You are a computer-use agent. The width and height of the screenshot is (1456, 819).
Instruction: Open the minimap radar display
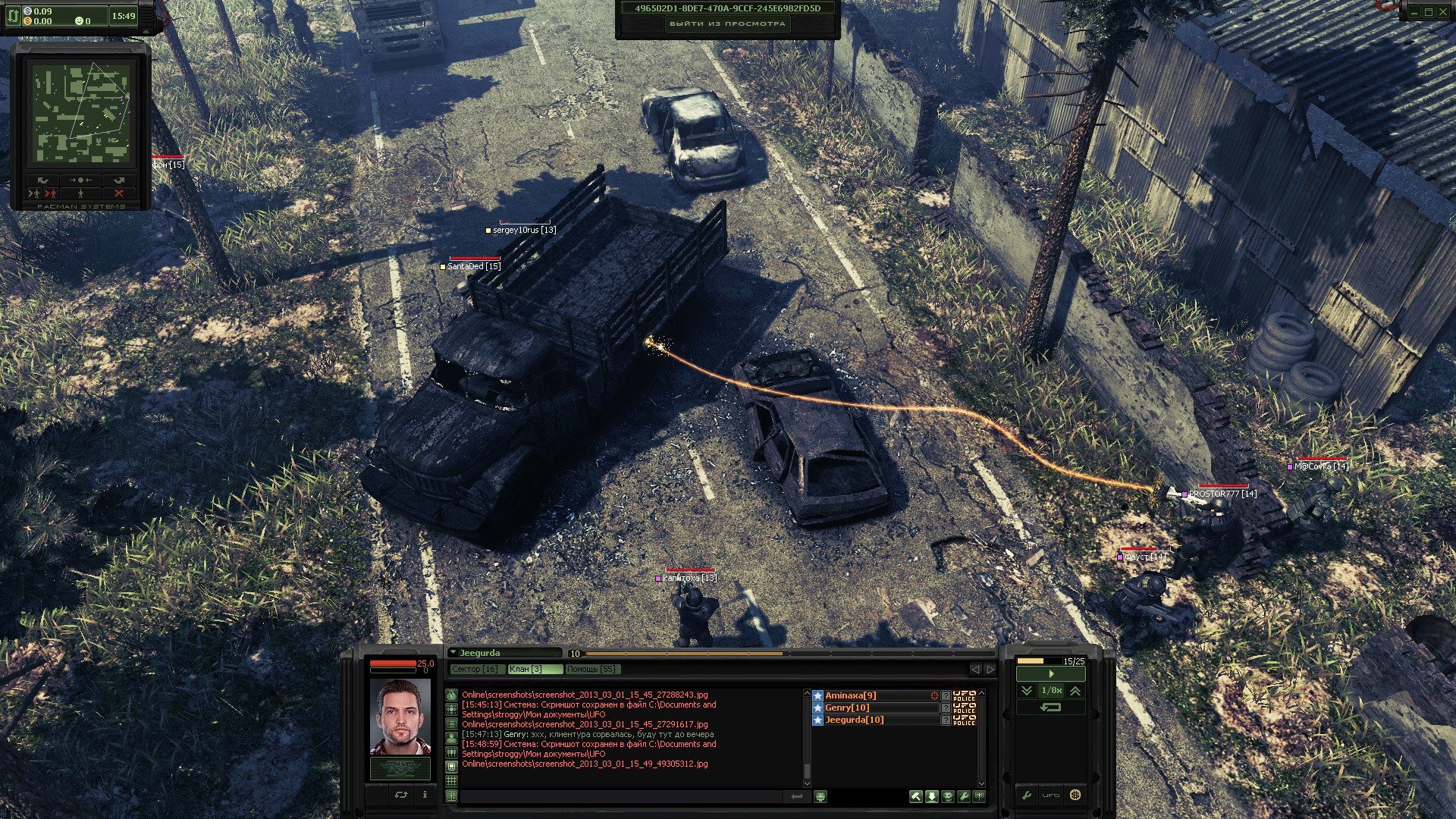click(x=80, y=111)
